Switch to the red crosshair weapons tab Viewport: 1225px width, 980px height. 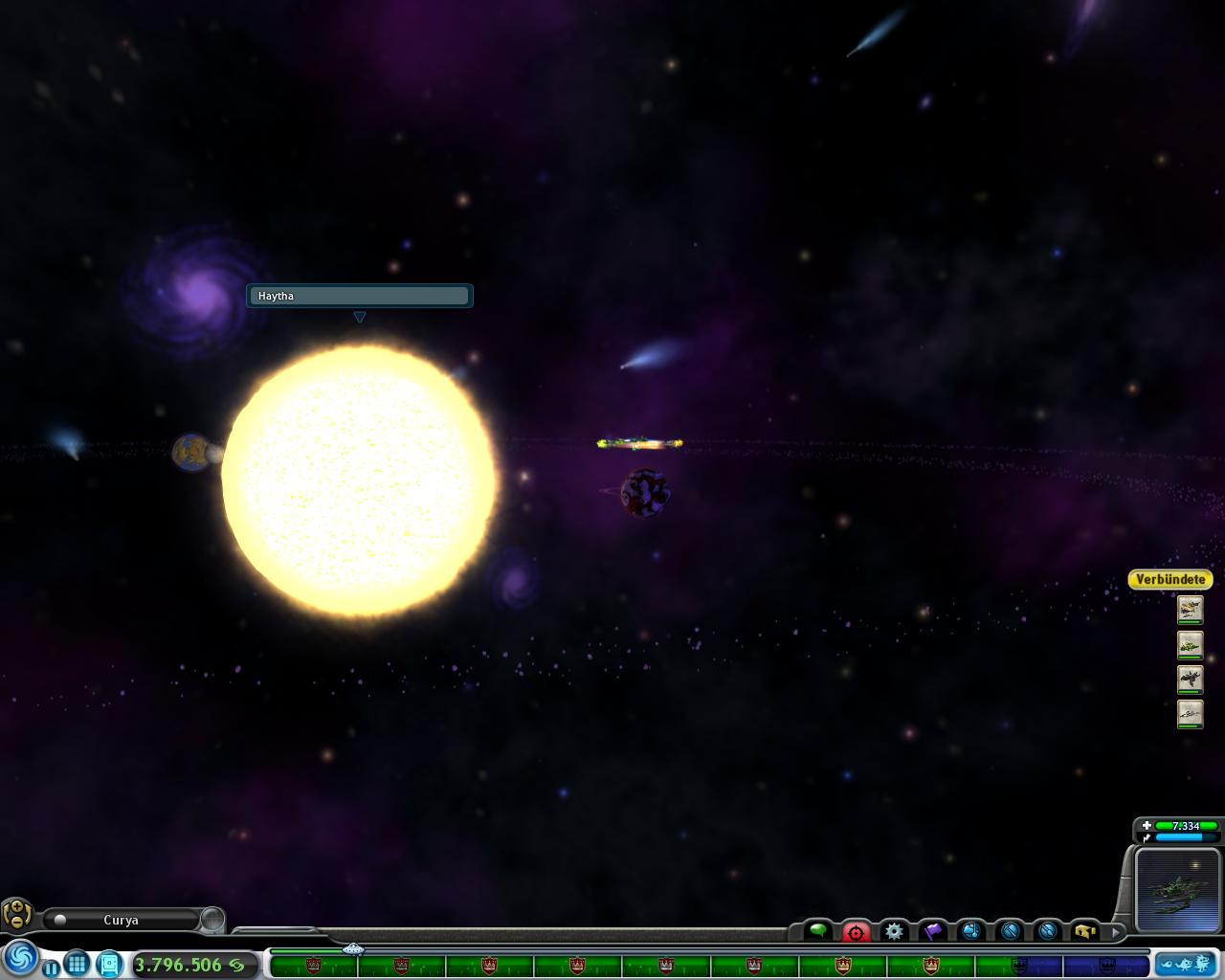856,931
